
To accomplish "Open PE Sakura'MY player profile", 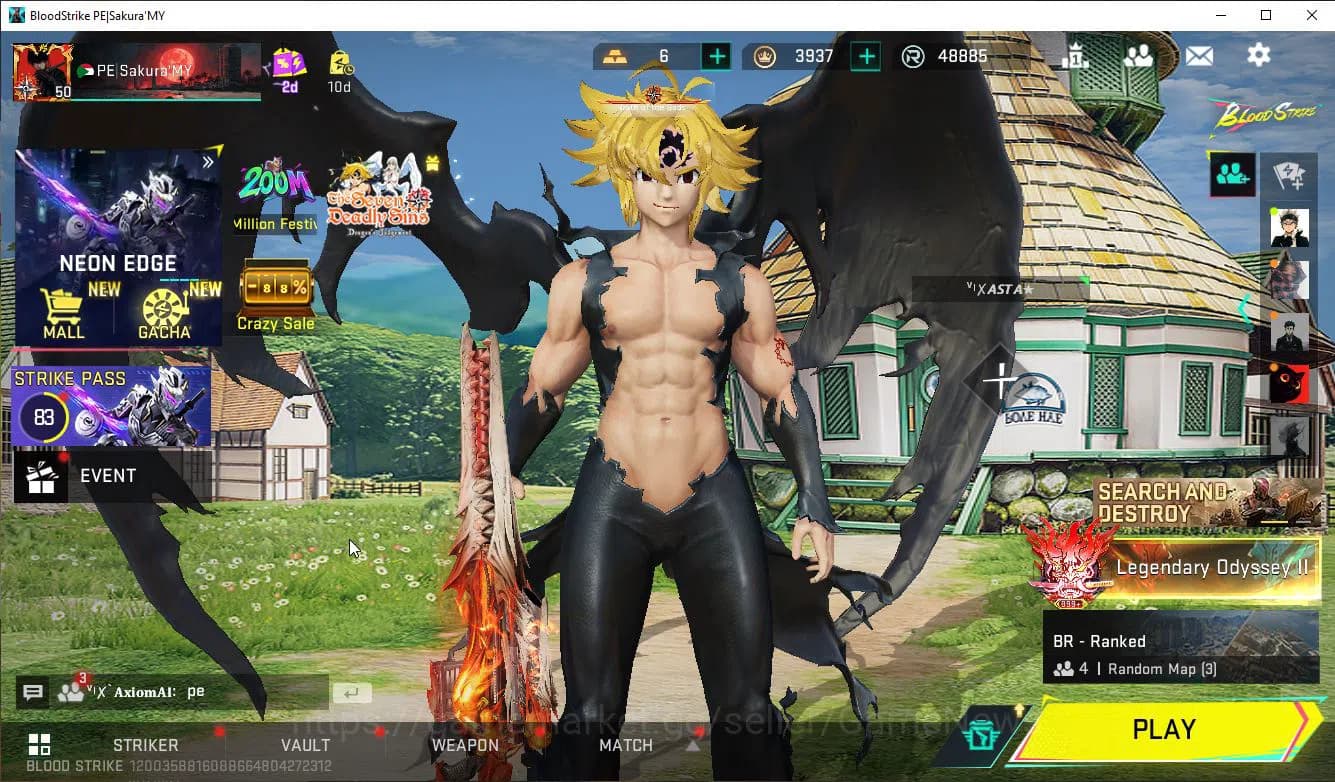I will point(42,72).
